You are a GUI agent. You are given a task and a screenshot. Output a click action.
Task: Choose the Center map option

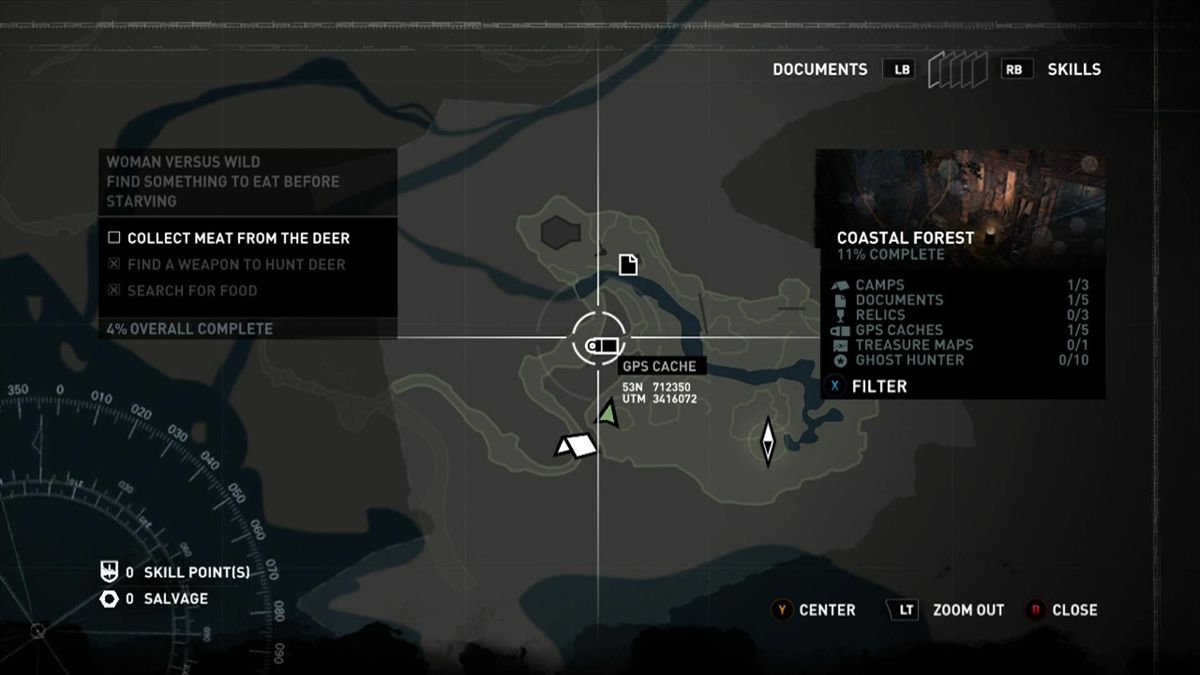click(x=826, y=610)
